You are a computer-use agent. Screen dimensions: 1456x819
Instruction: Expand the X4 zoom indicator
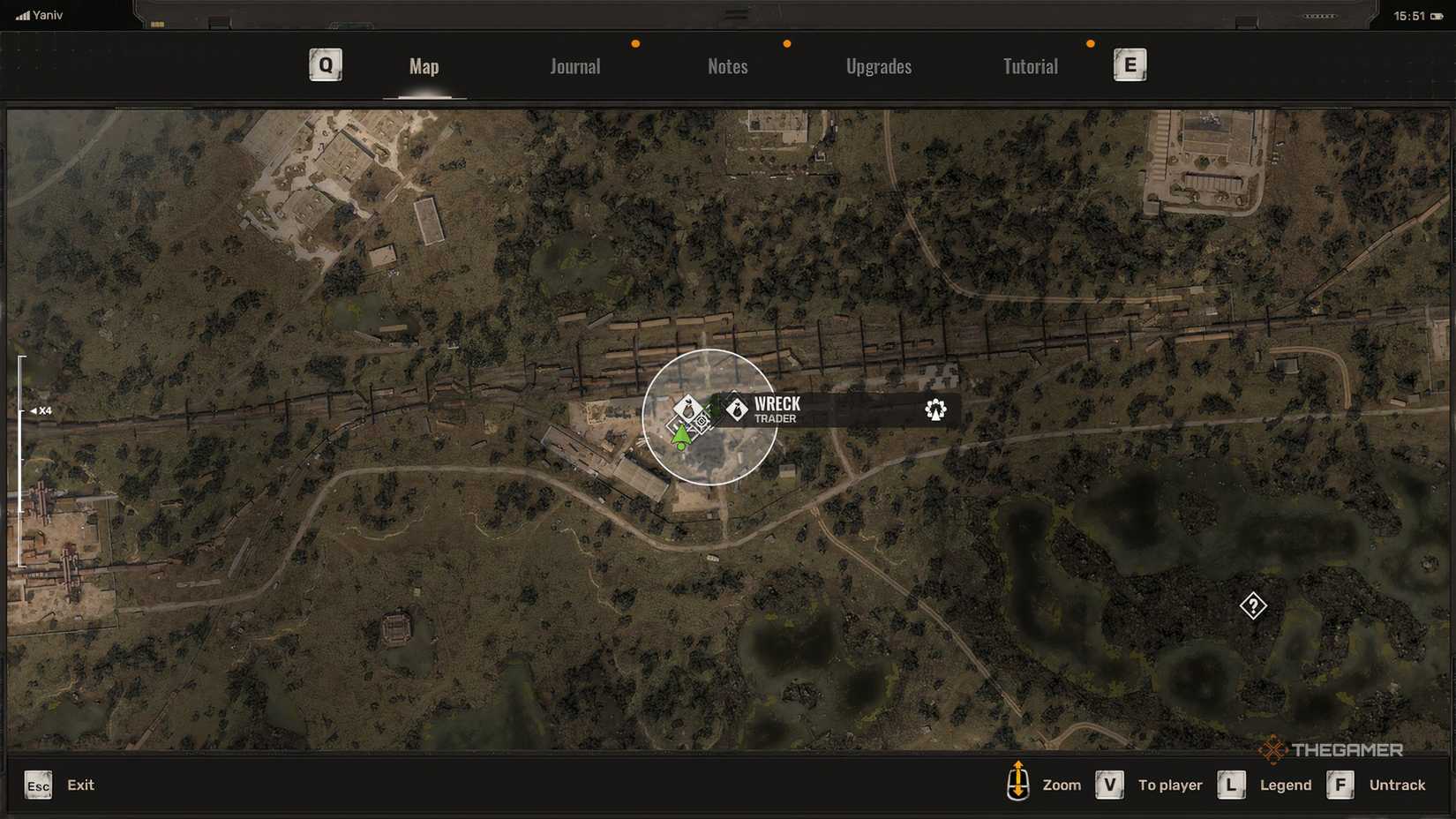point(45,411)
